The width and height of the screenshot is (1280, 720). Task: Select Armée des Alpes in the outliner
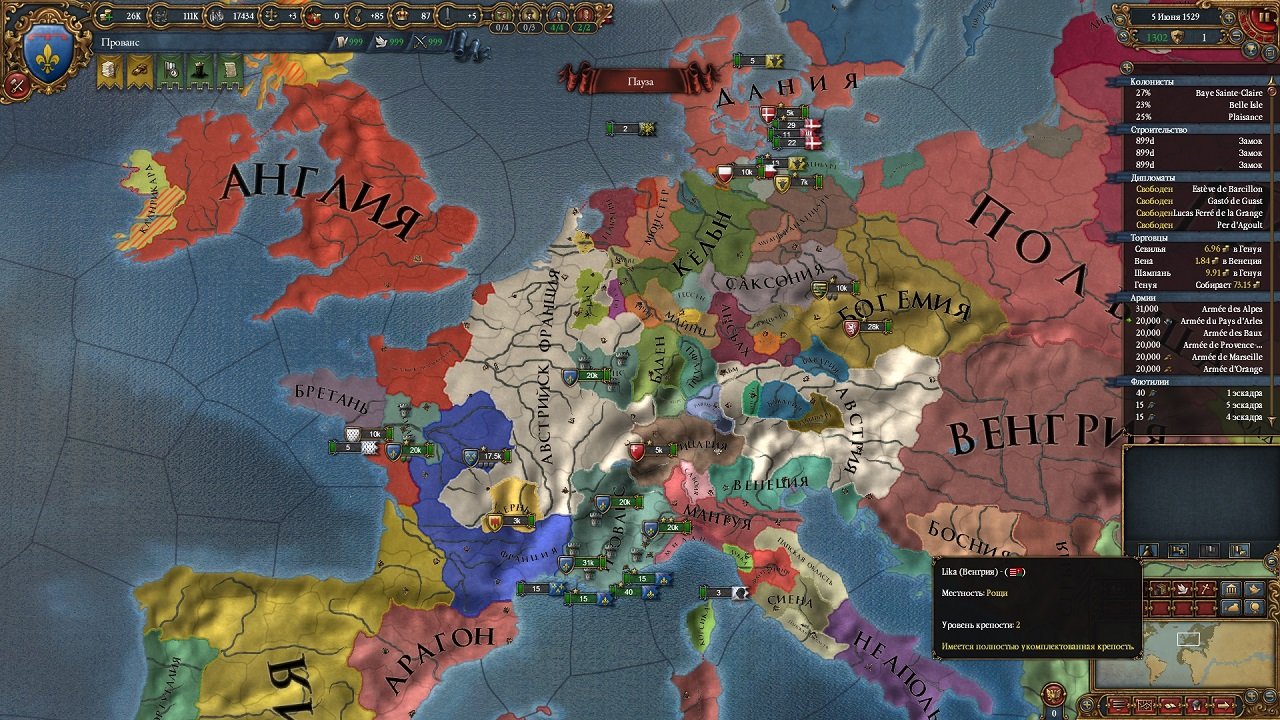pyautogui.click(x=1232, y=310)
